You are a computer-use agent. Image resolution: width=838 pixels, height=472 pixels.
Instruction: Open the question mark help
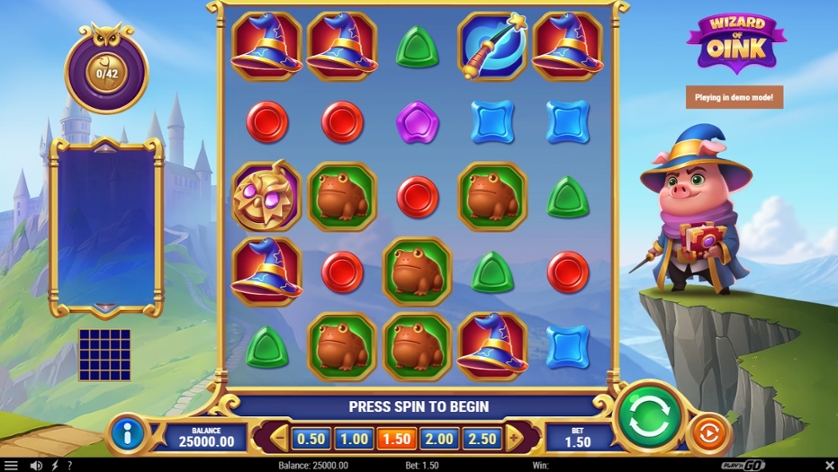point(69,465)
